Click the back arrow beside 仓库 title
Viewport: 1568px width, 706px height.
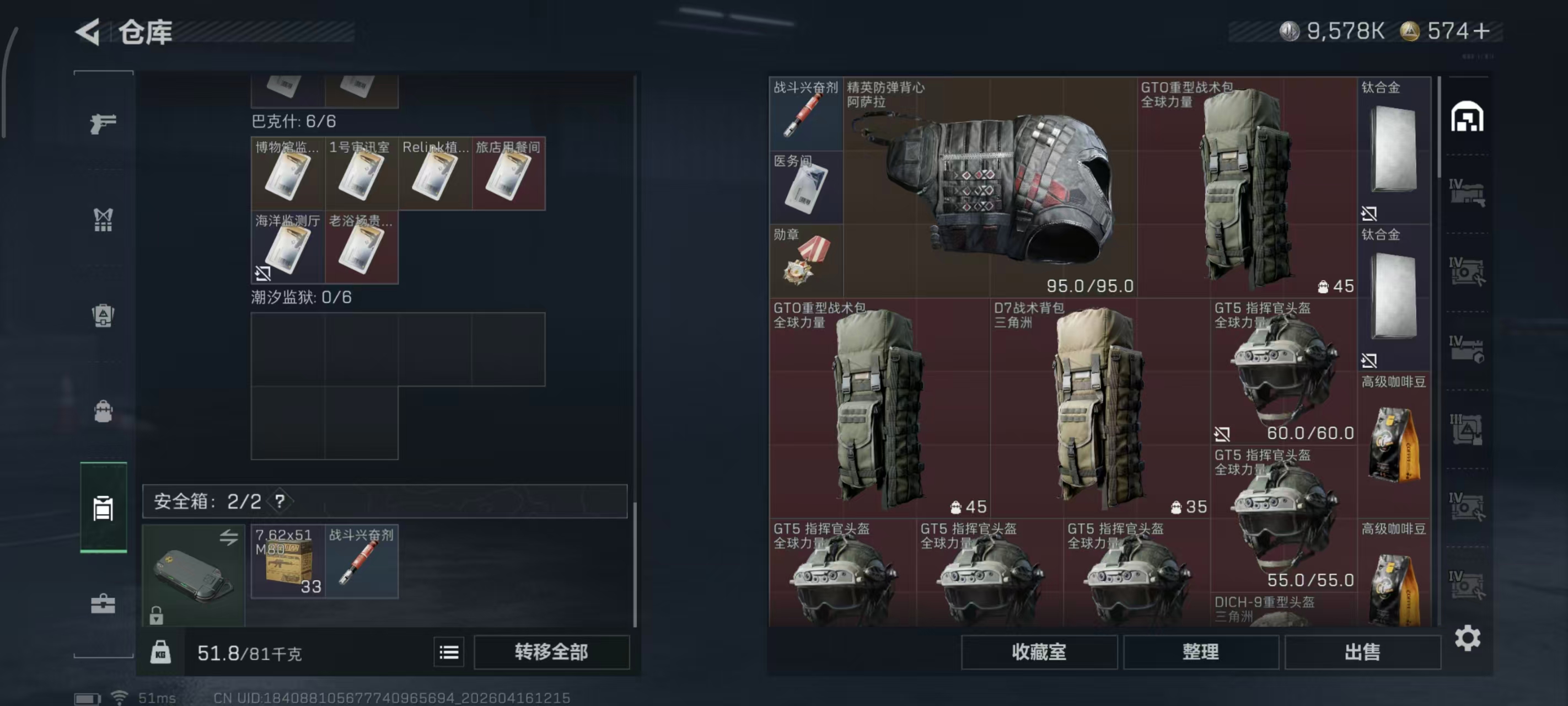(x=87, y=31)
